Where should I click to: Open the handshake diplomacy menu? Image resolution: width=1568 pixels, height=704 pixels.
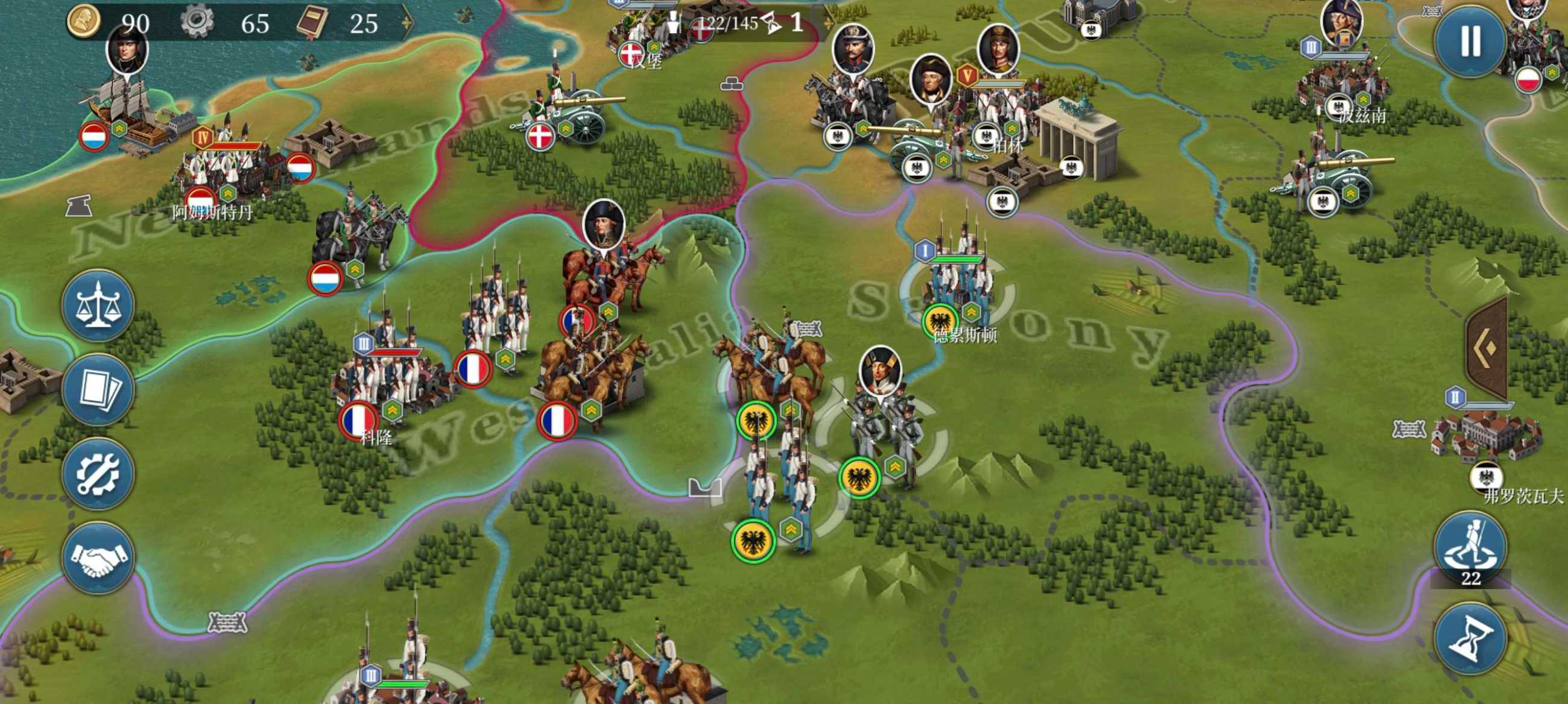click(97, 558)
